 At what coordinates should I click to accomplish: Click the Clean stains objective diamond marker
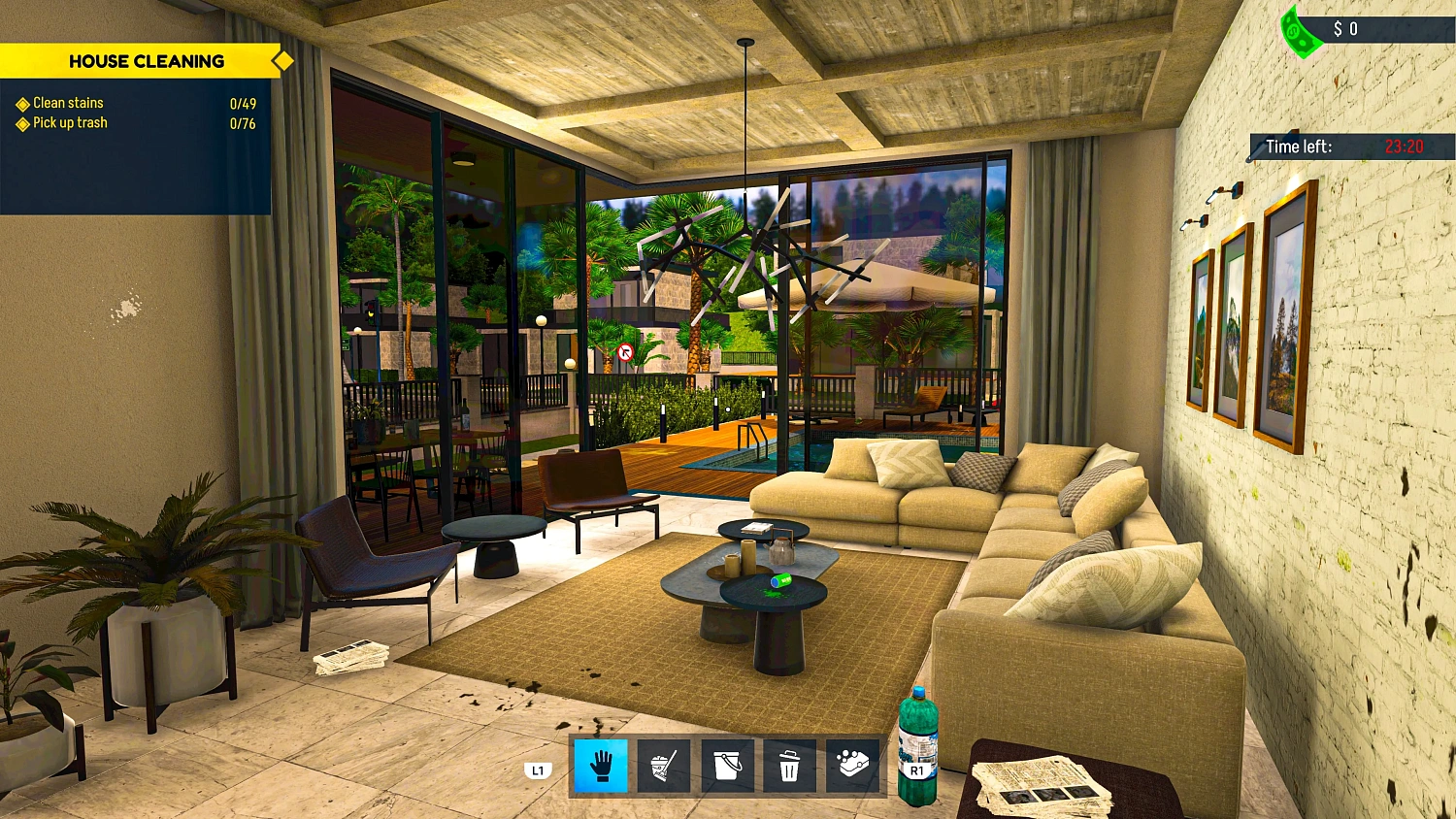click(x=22, y=103)
